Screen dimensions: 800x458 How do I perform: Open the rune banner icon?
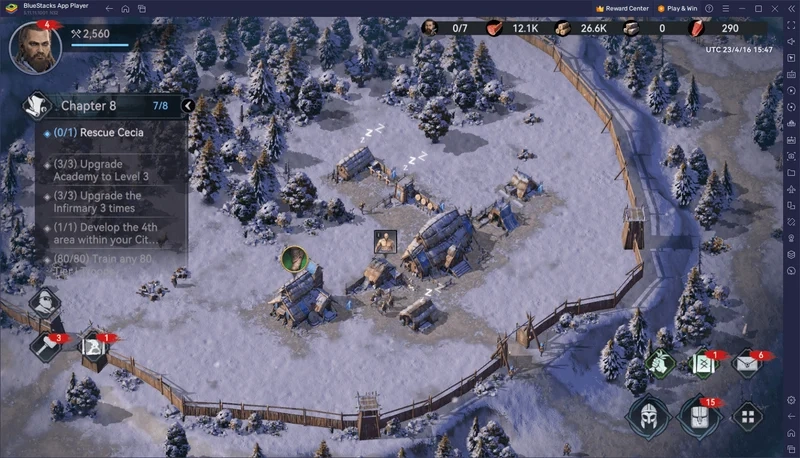pyautogui.click(x=704, y=364)
